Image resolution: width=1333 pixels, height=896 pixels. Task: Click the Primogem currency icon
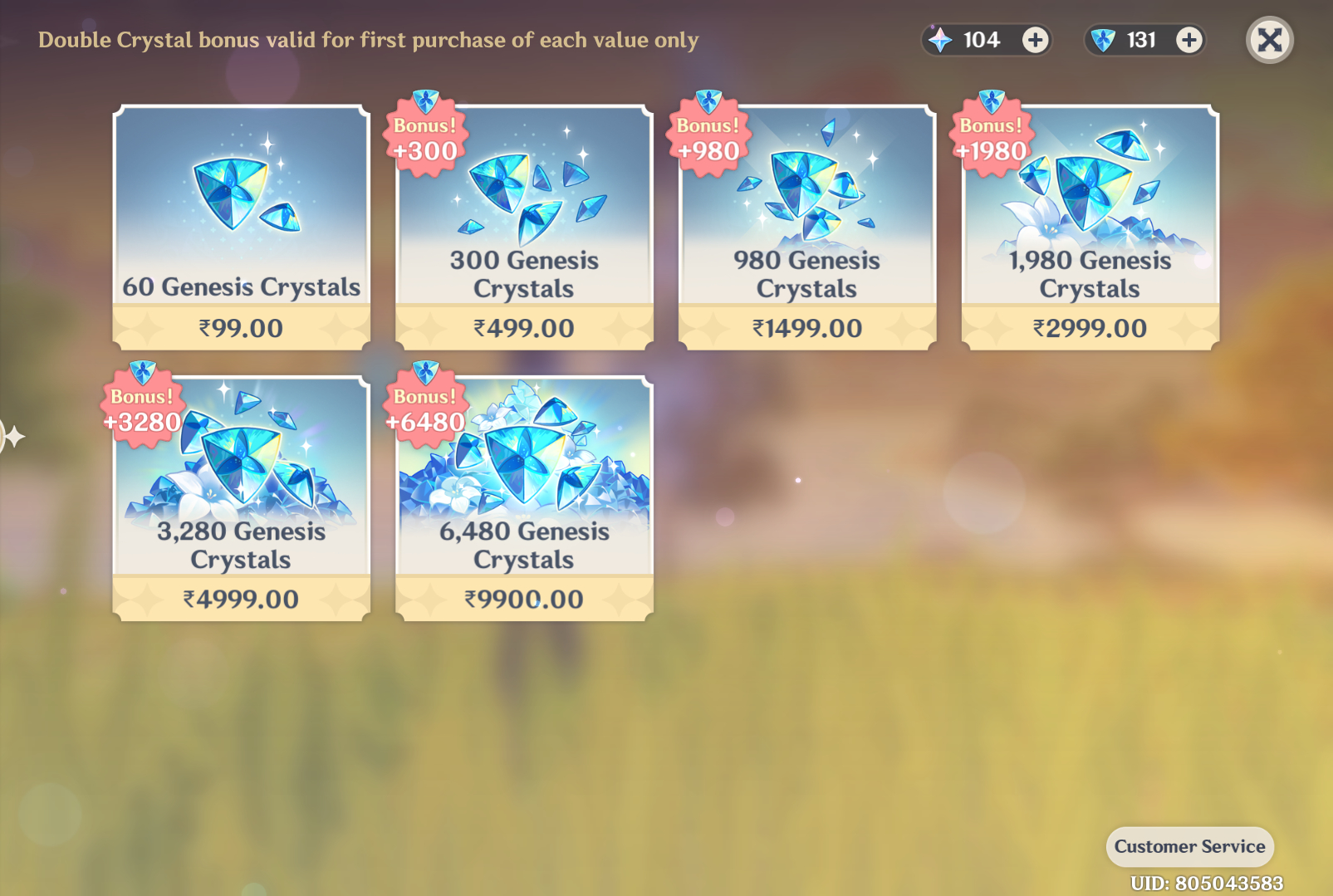pyautogui.click(x=940, y=39)
